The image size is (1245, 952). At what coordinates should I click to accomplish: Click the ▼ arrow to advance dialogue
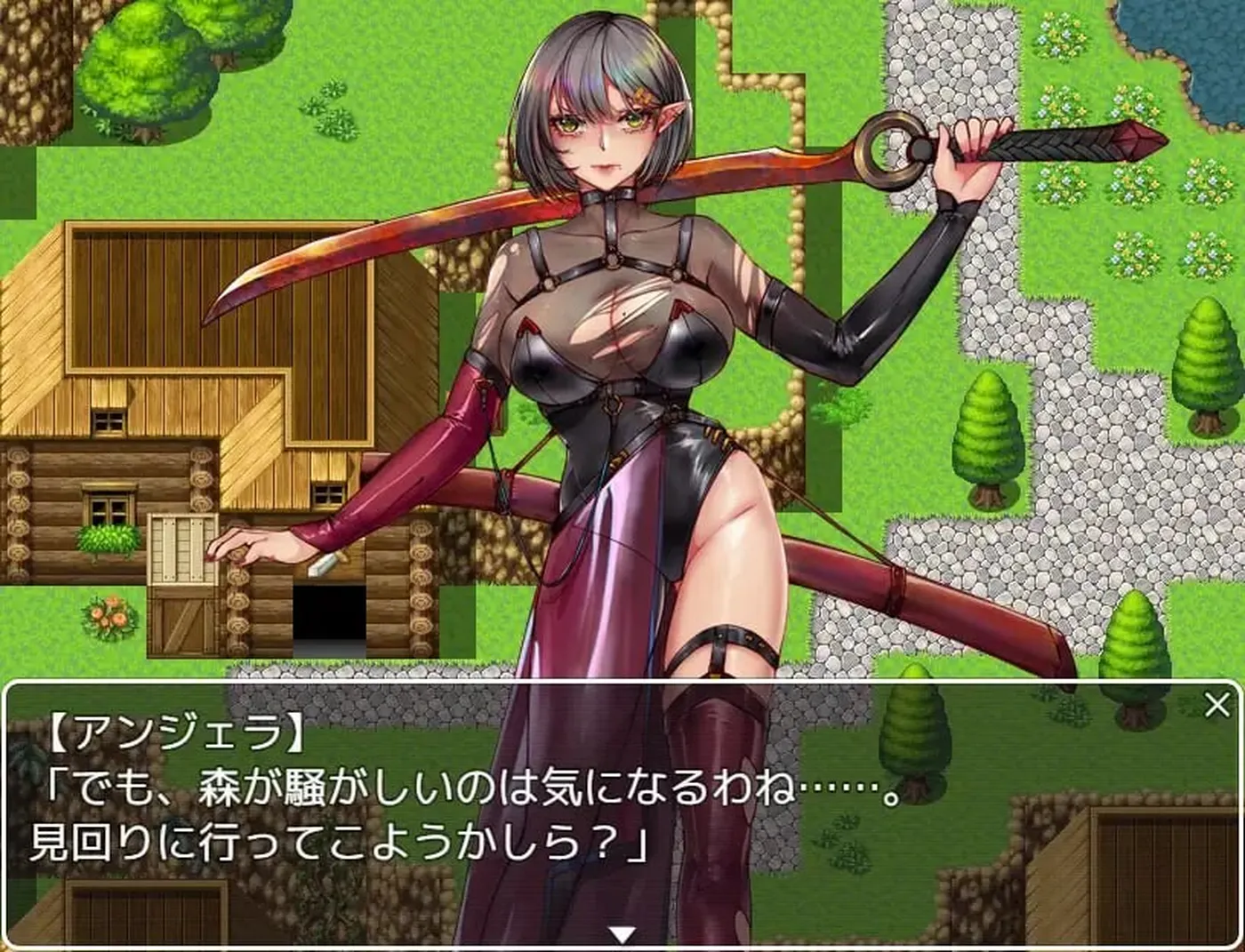click(x=620, y=934)
